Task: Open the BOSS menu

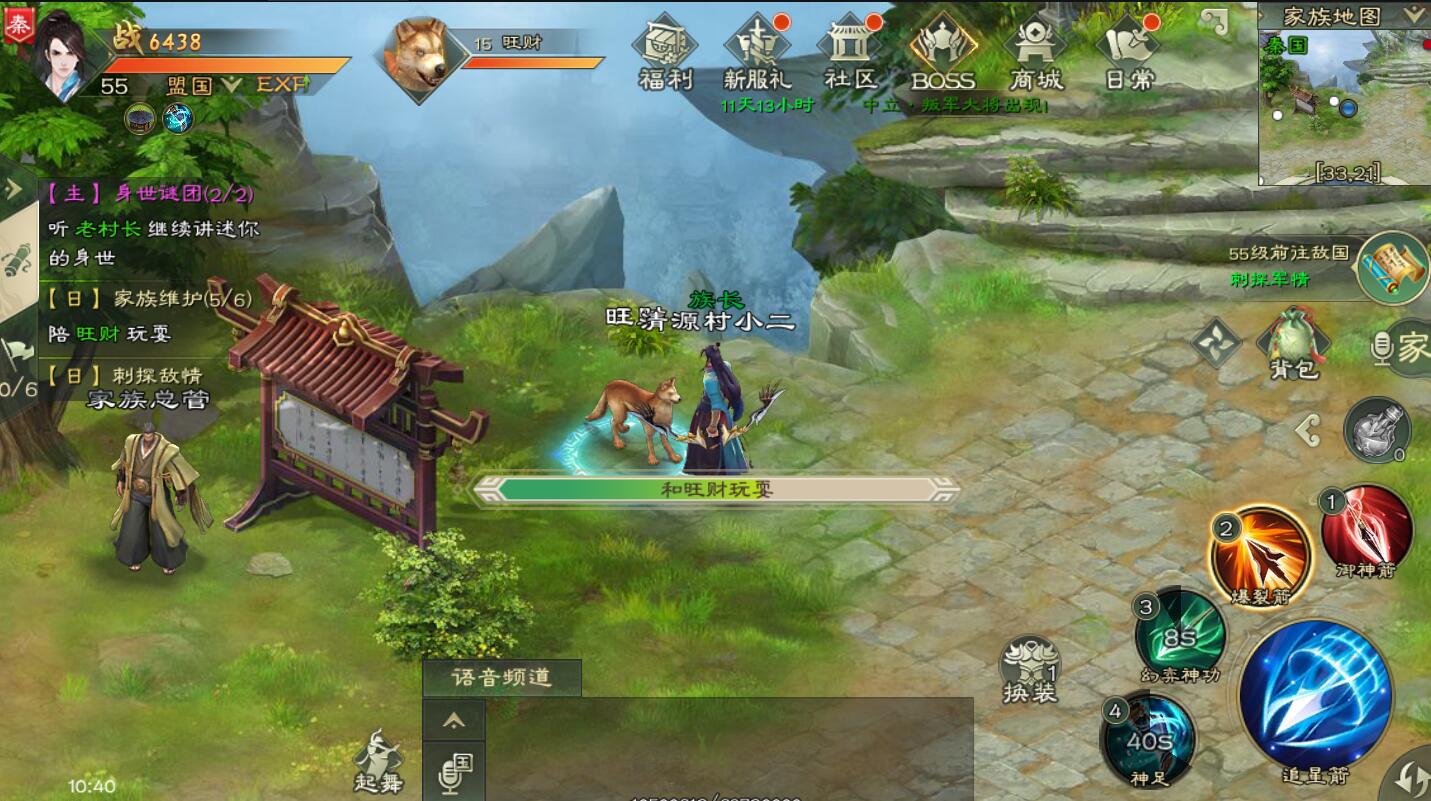Action: (942, 52)
